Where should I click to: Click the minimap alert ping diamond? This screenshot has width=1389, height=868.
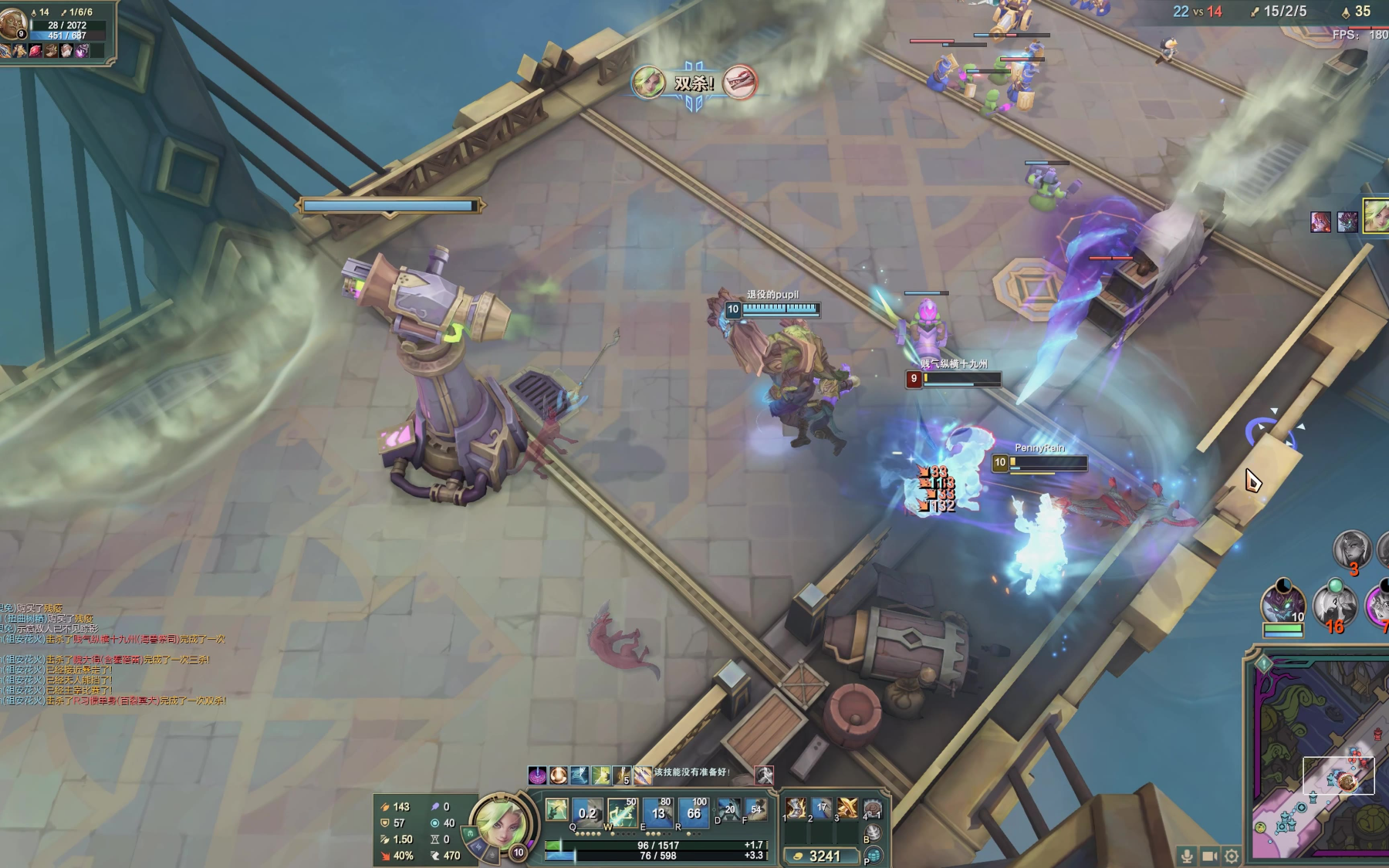tap(1263, 663)
